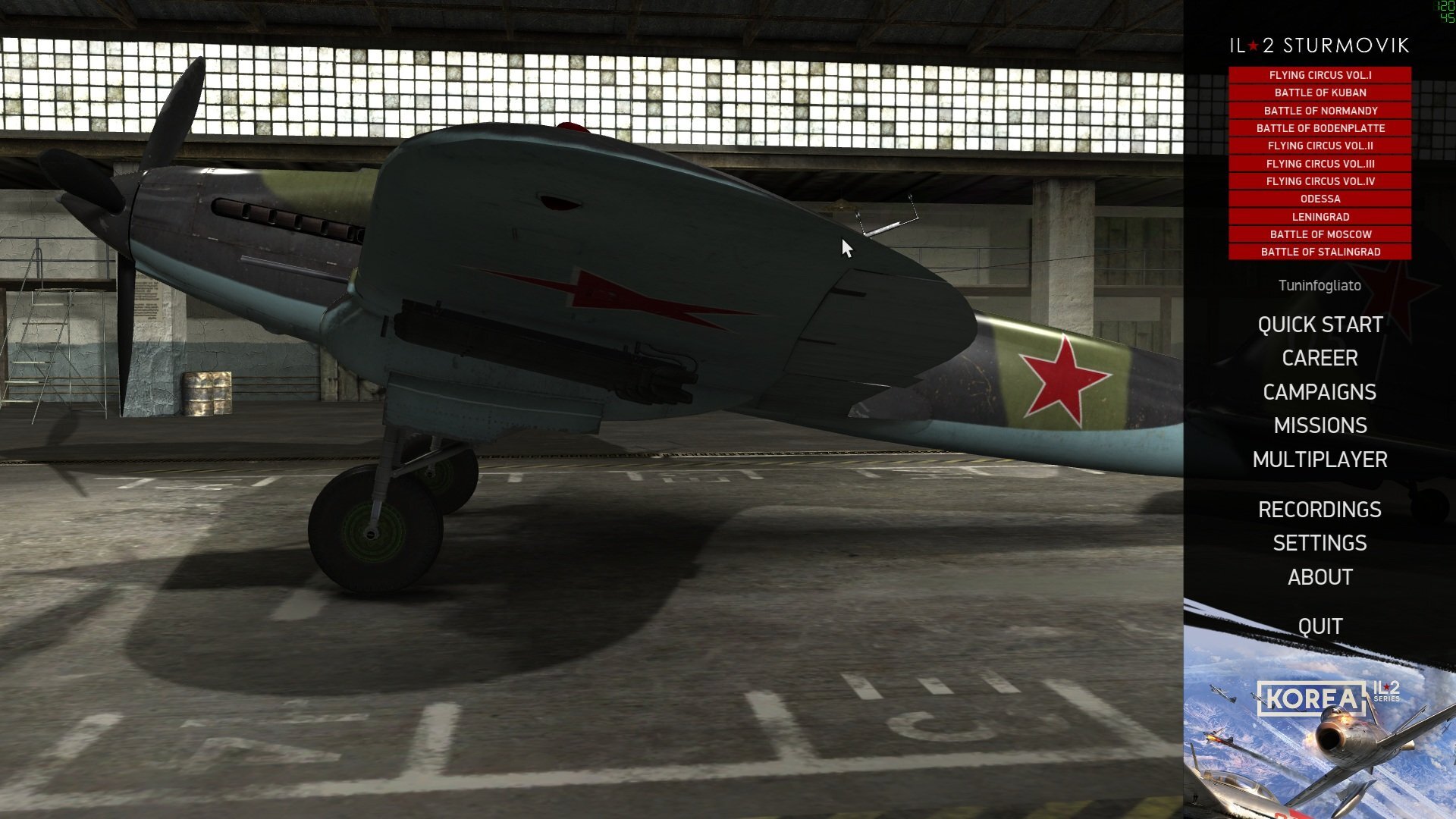The height and width of the screenshot is (819, 1456).
Task: Click the Battle of Normandy banner
Action: (1321, 110)
